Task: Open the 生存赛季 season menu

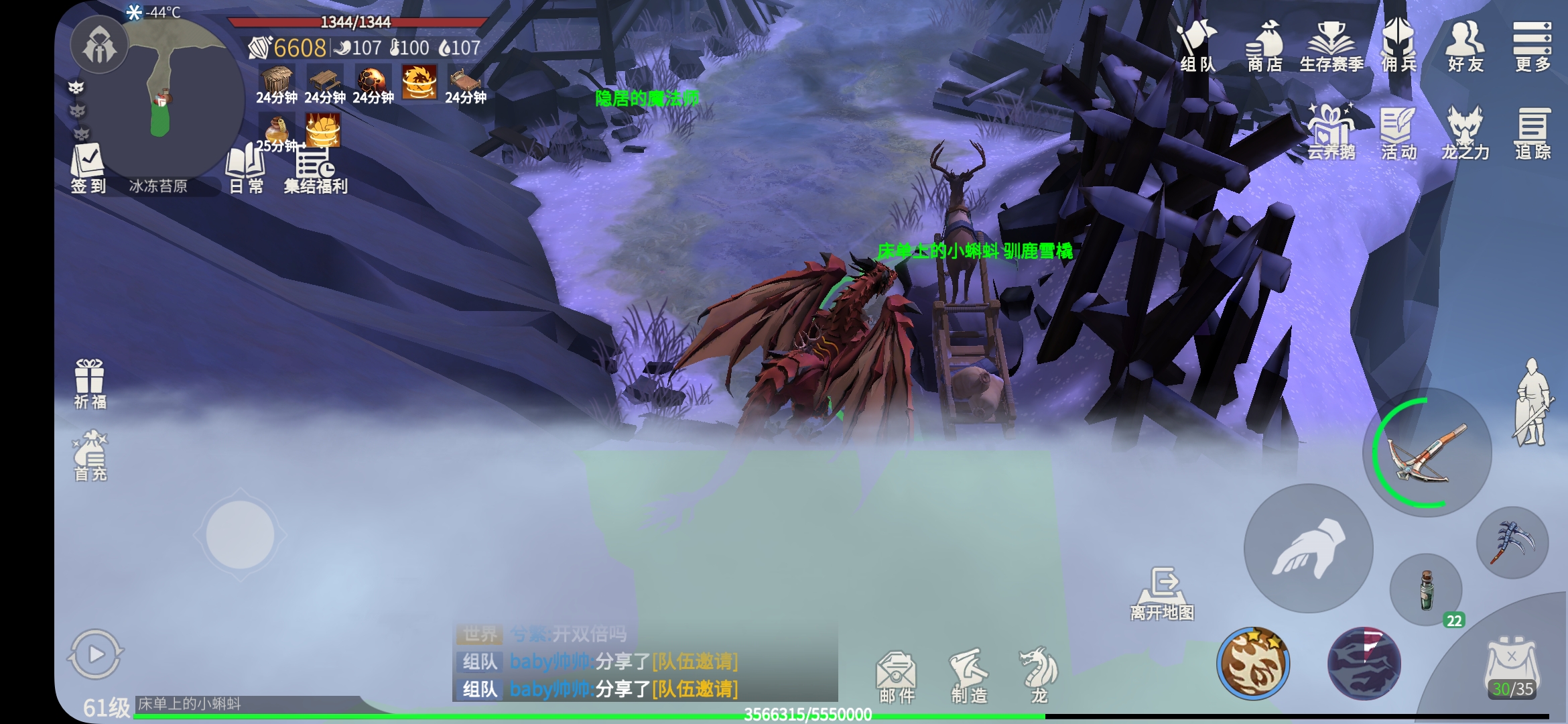Action: [x=1331, y=46]
